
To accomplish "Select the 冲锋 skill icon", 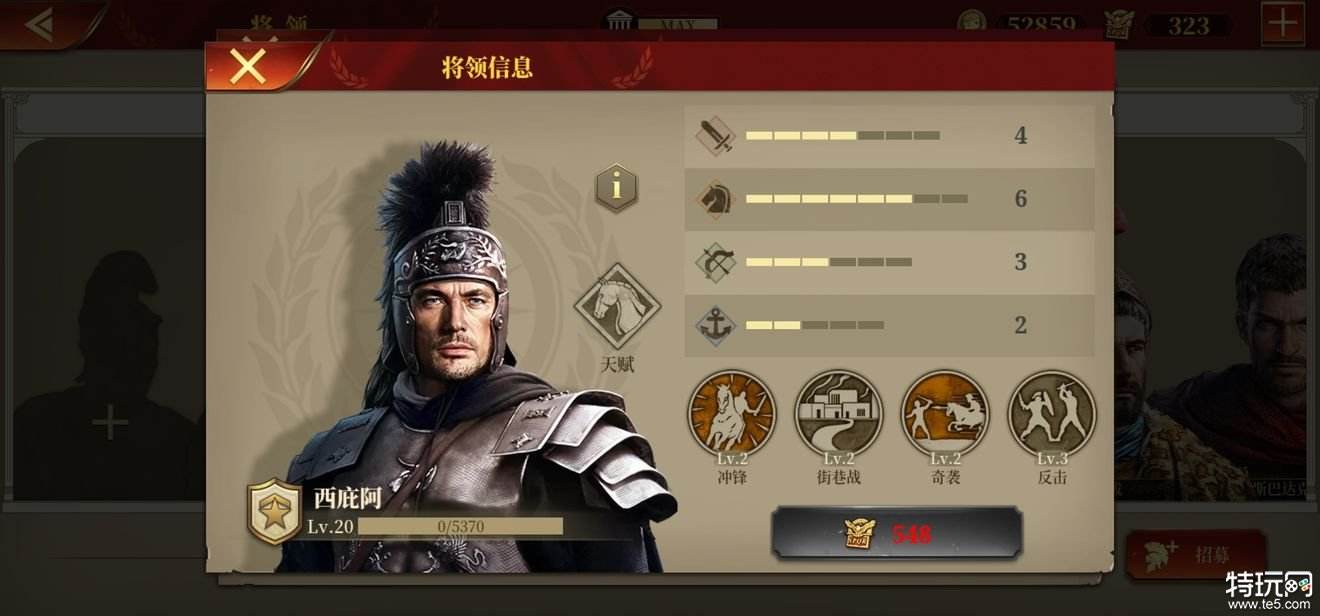I will click(732, 412).
